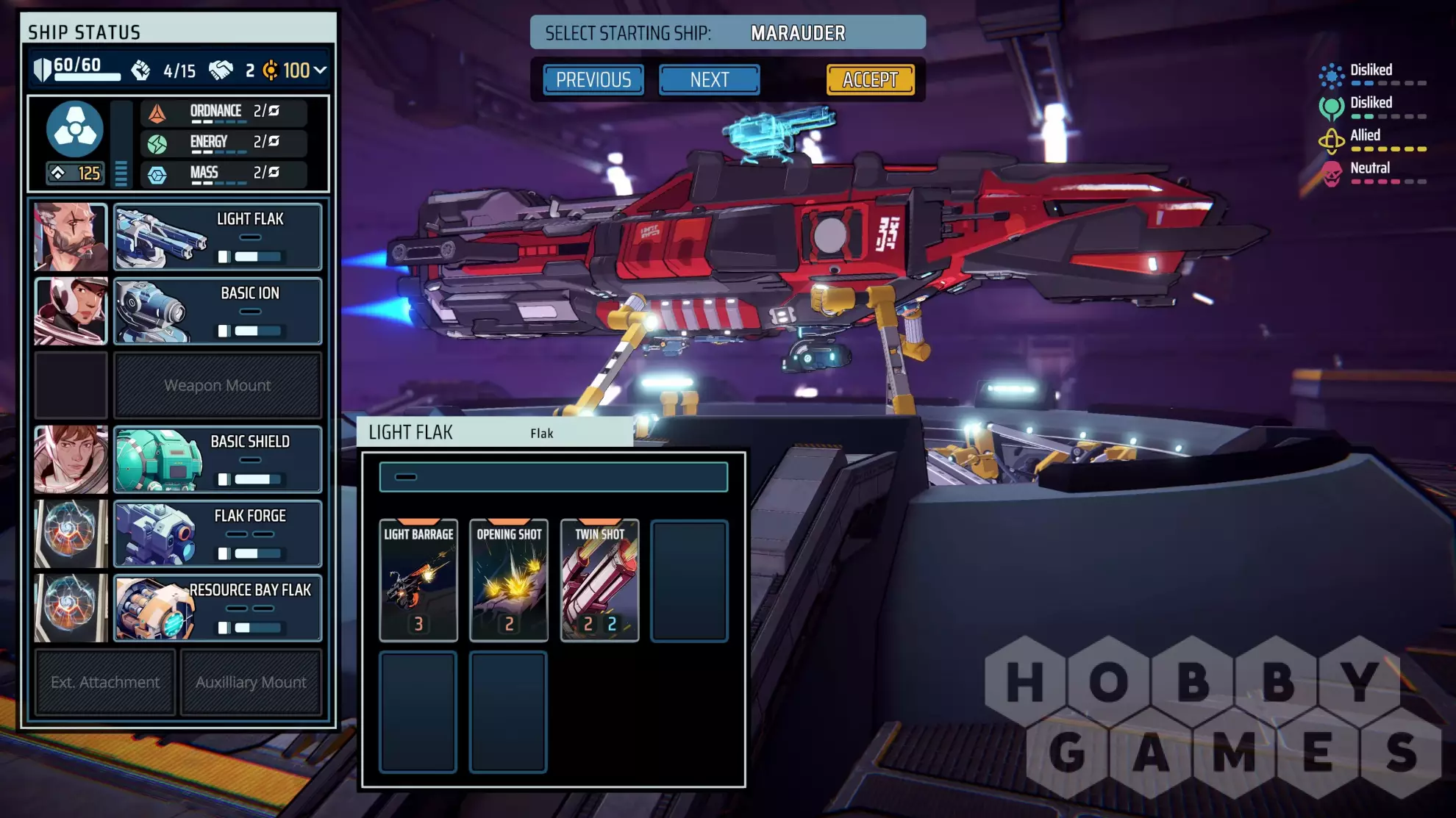Show the next starting ship
The image size is (1456, 818).
pos(709,79)
